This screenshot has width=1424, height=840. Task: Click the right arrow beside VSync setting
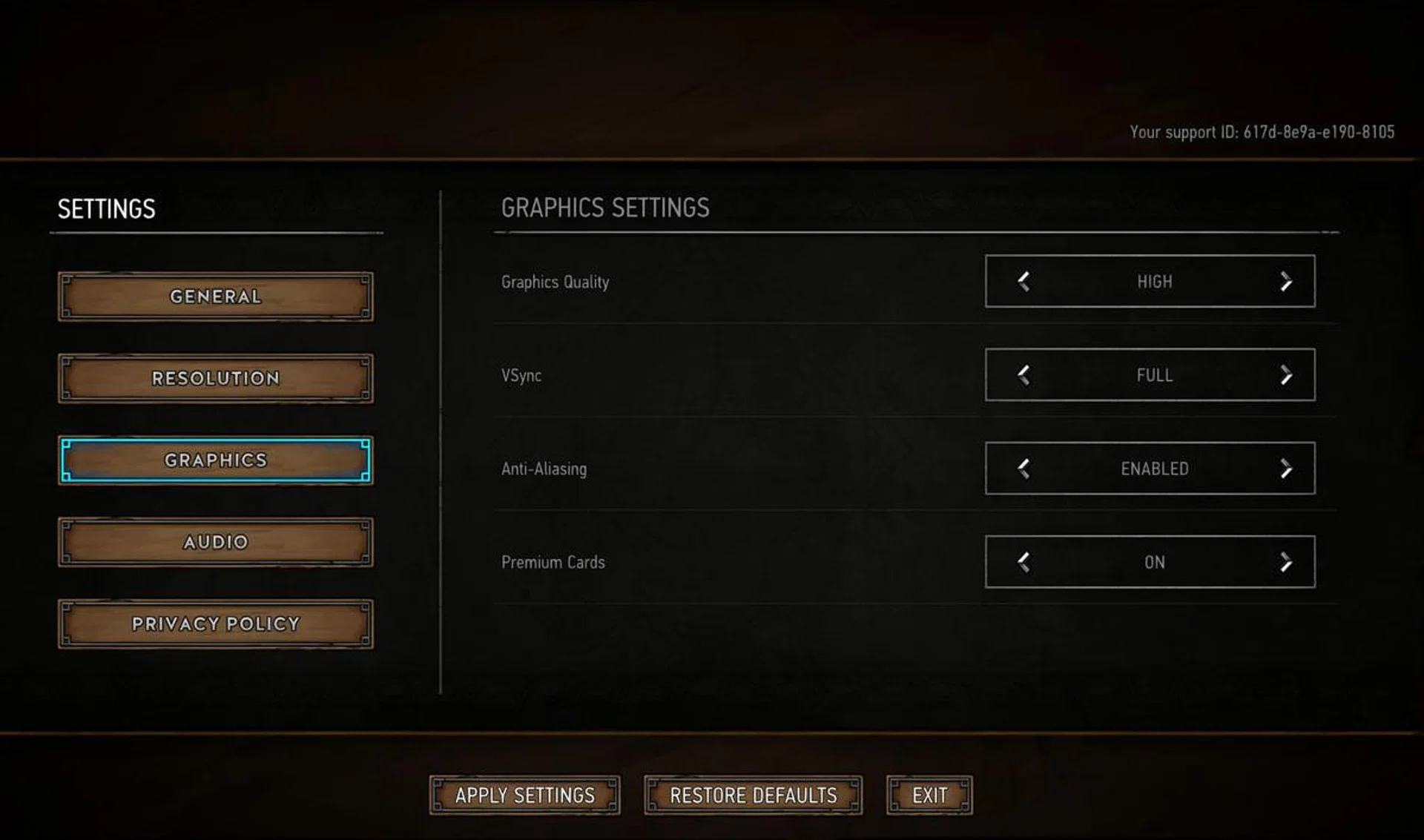1284,375
